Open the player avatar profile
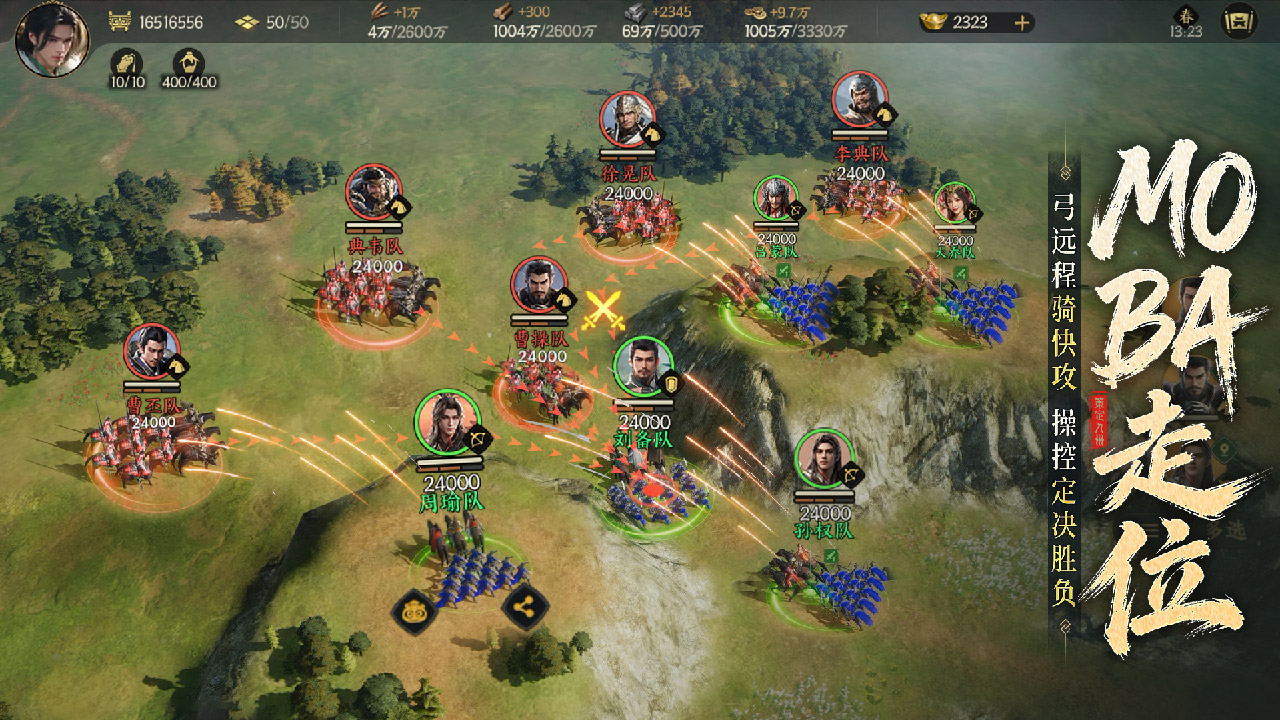The image size is (1280, 720). (x=52, y=40)
